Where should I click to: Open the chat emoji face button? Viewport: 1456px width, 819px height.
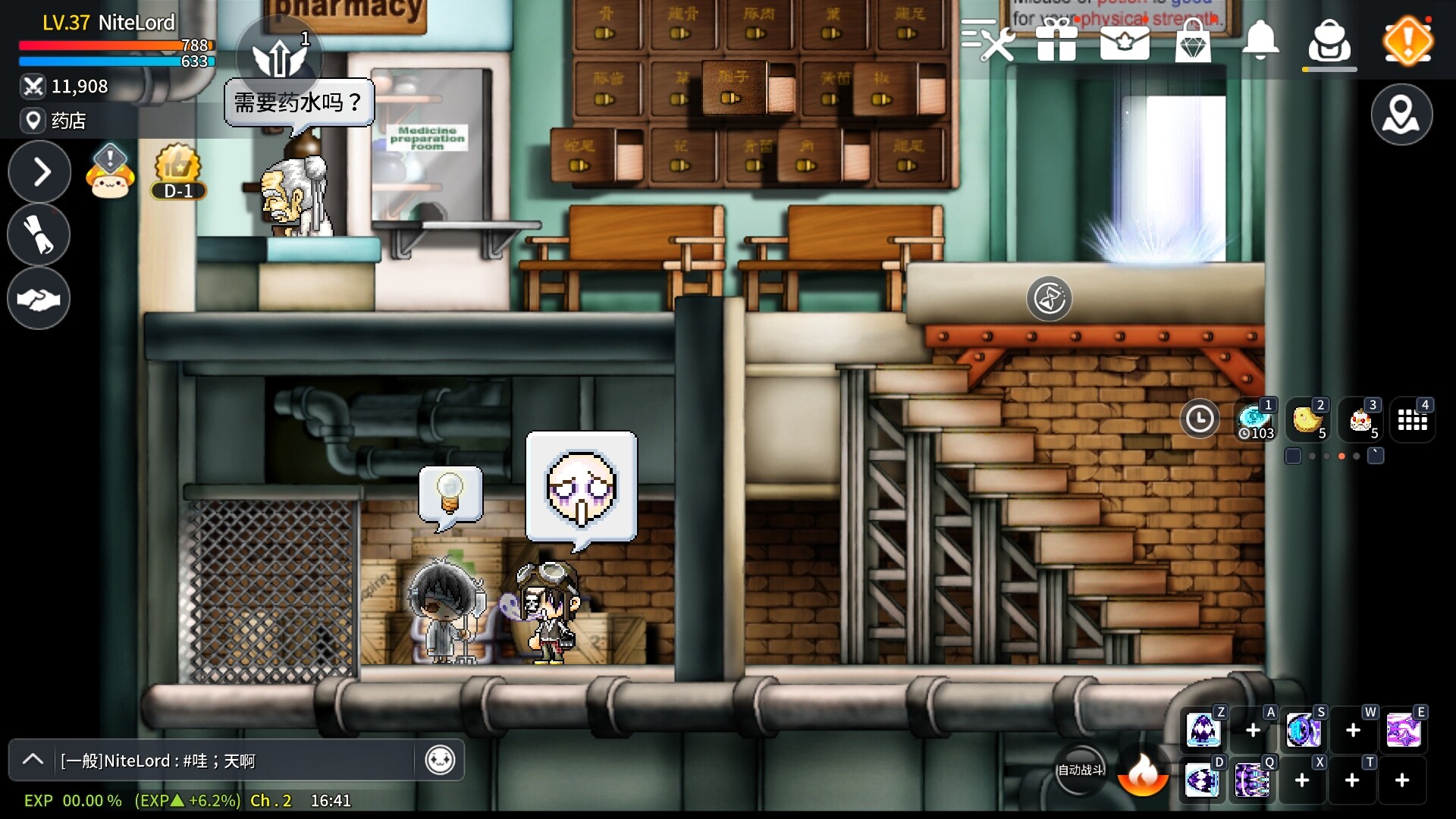[440, 760]
